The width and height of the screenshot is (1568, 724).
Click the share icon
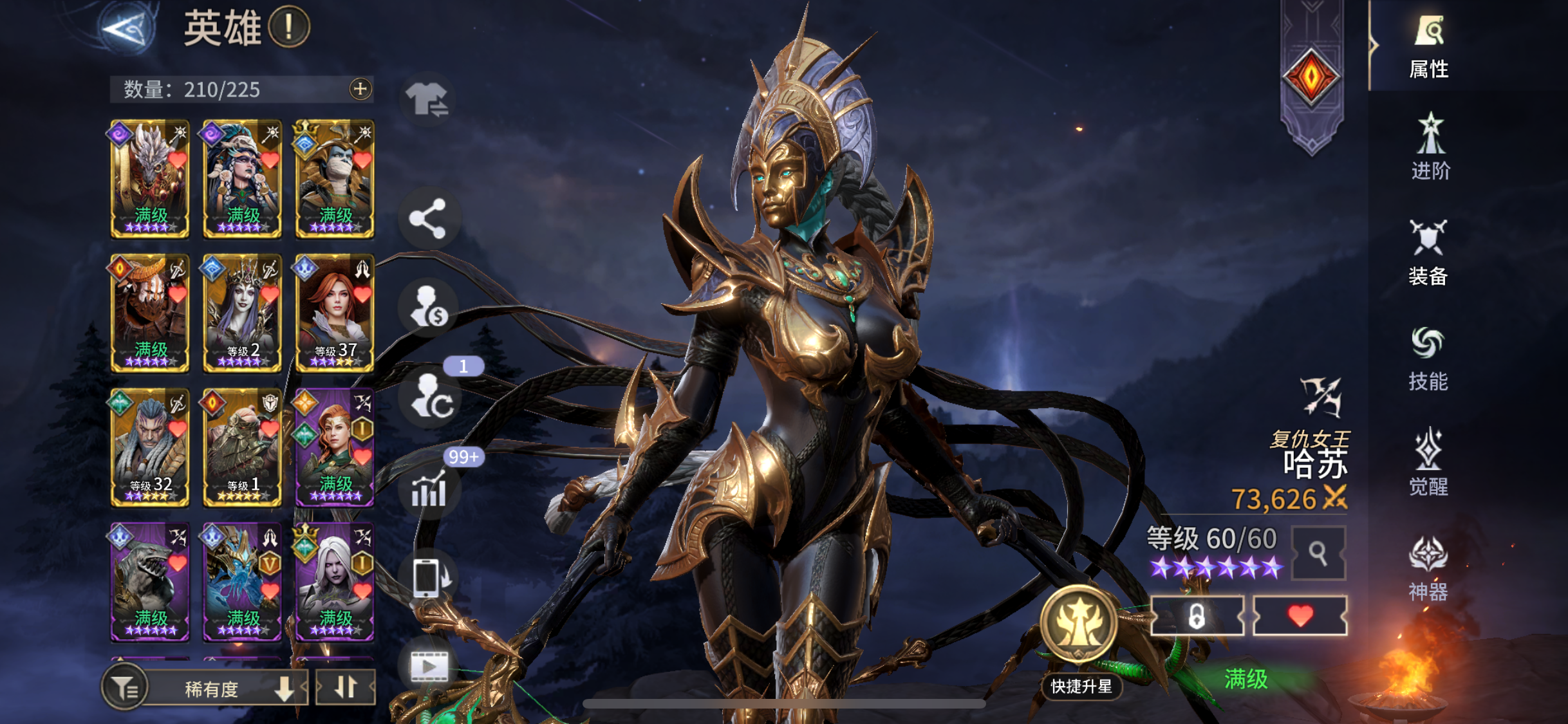[428, 219]
